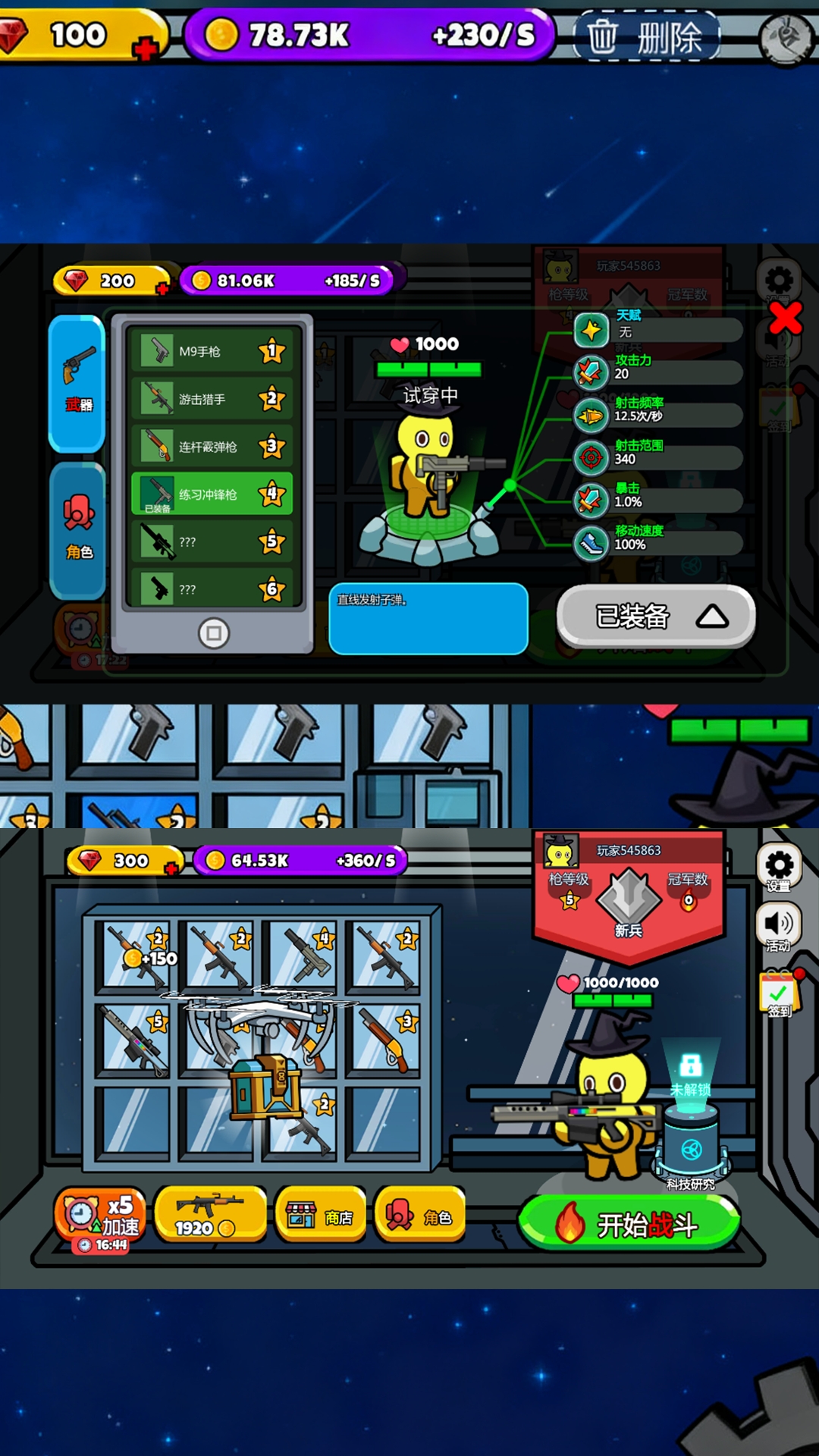
Task: Select the 练习冲锋枪 weapon row
Action: tap(212, 494)
